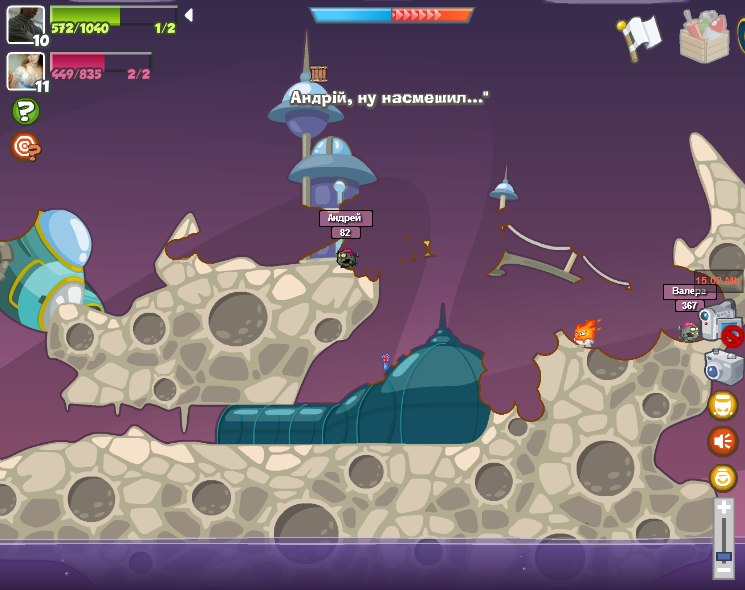Collapse the team panel with the white arrow
The width and height of the screenshot is (745, 590).
tap(188, 15)
